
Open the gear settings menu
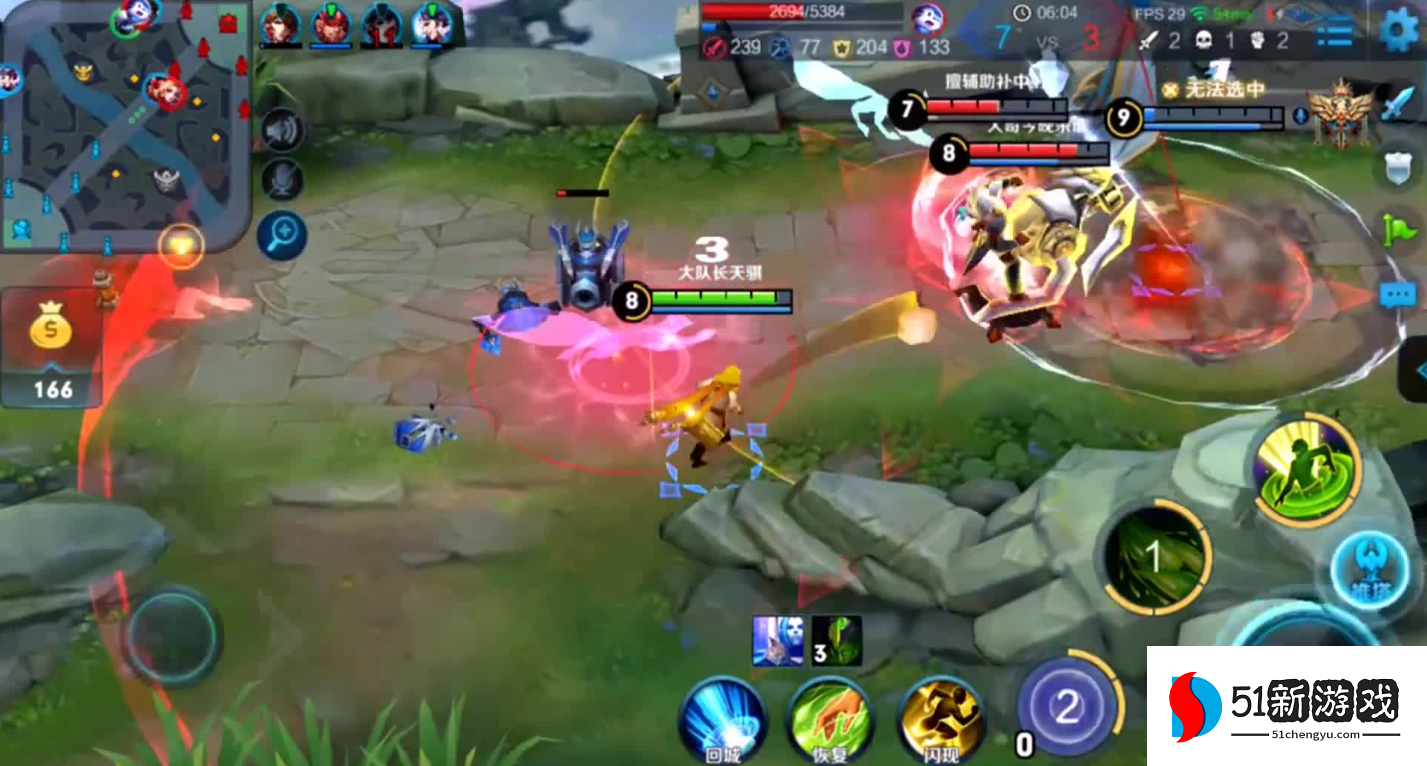1398,30
